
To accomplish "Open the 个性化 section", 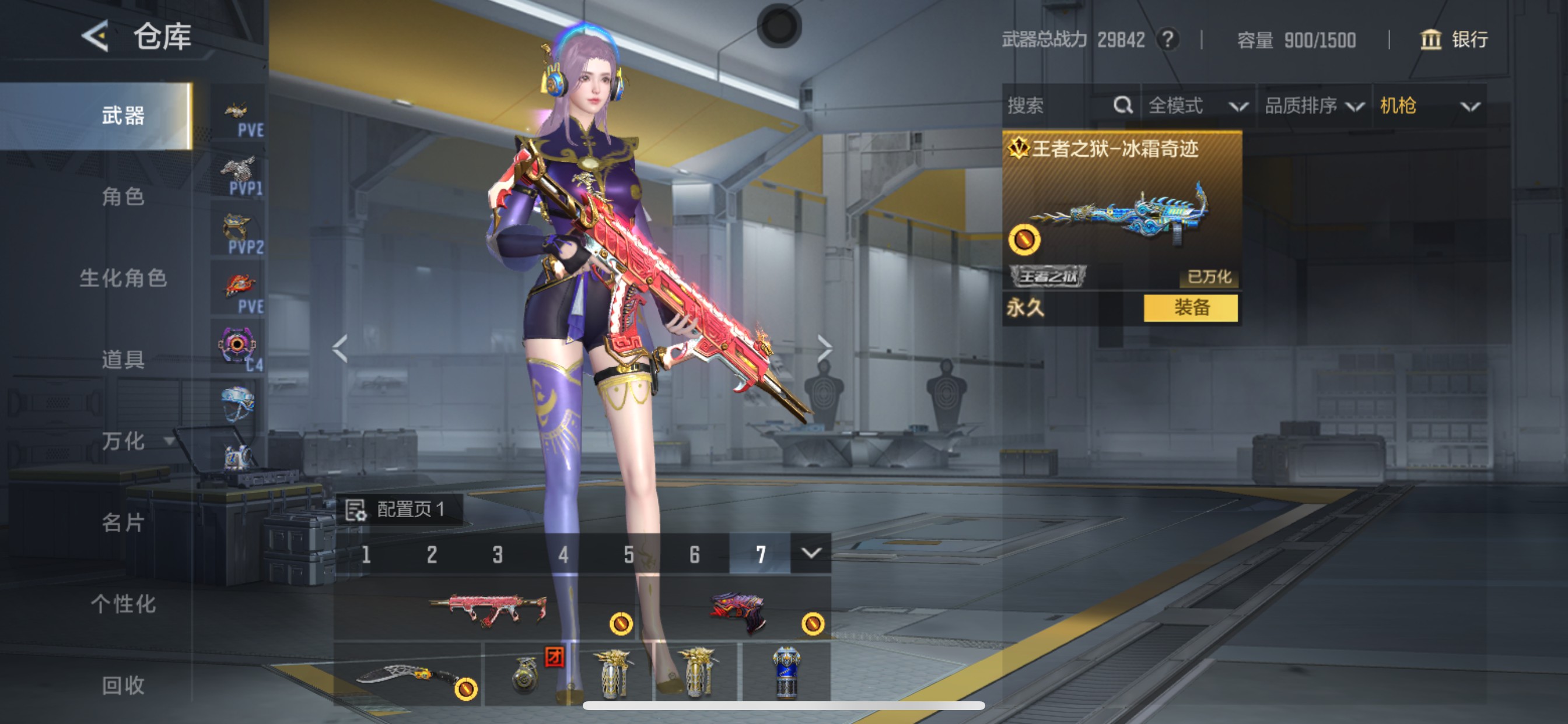I will 123,603.
